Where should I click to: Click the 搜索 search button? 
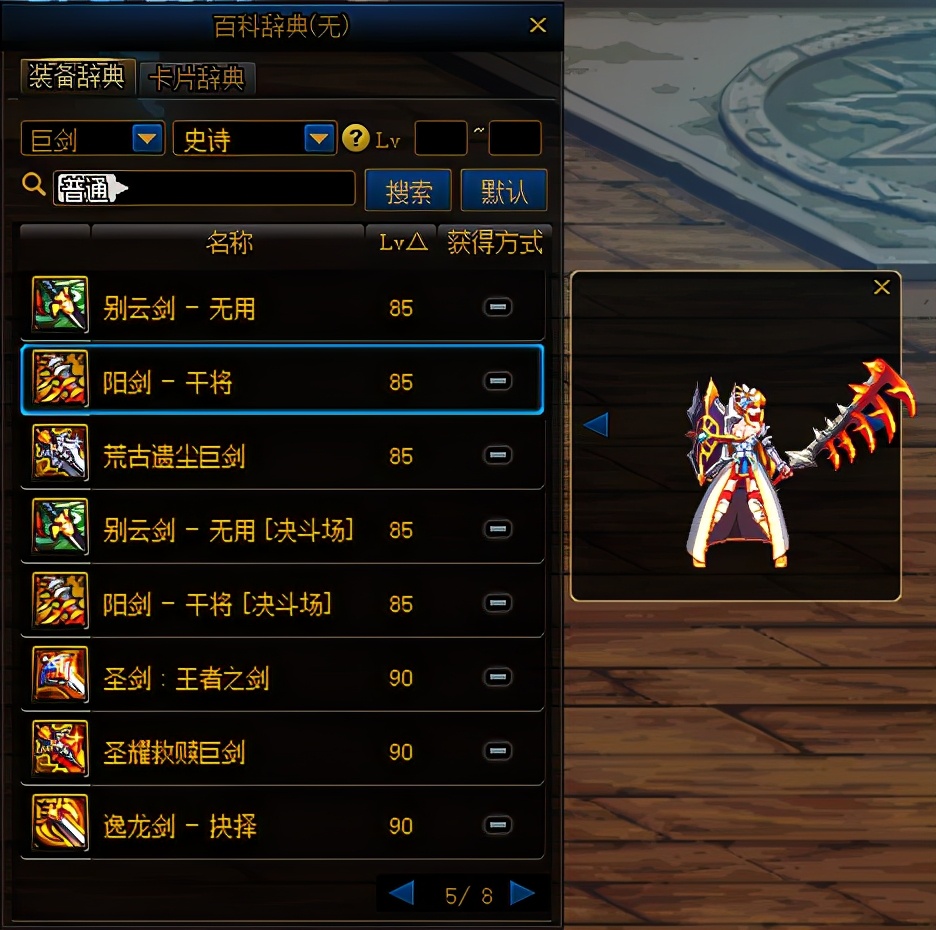408,190
